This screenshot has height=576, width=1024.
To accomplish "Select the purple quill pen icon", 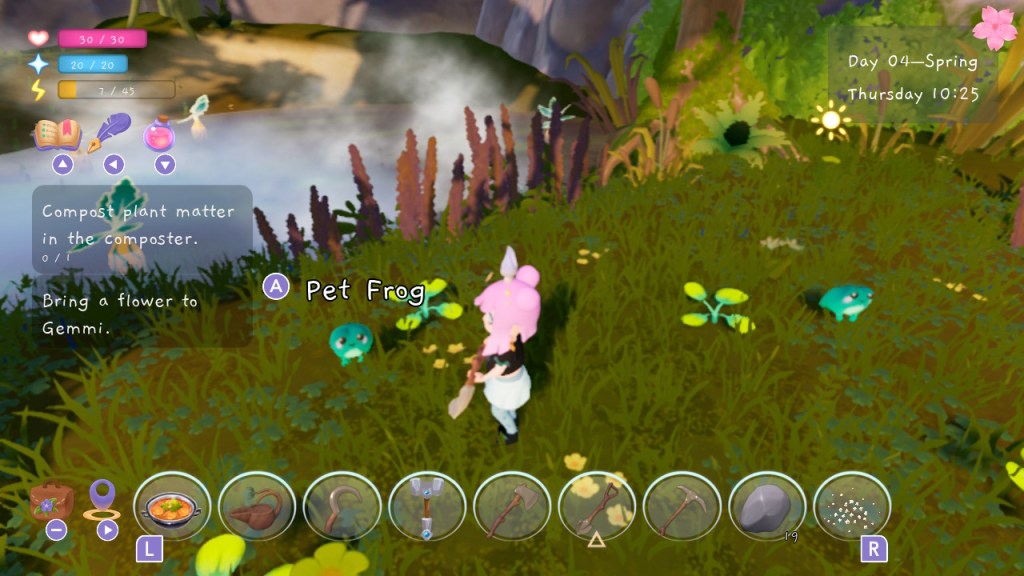I will pyautogui.click(x=115, y=132).
